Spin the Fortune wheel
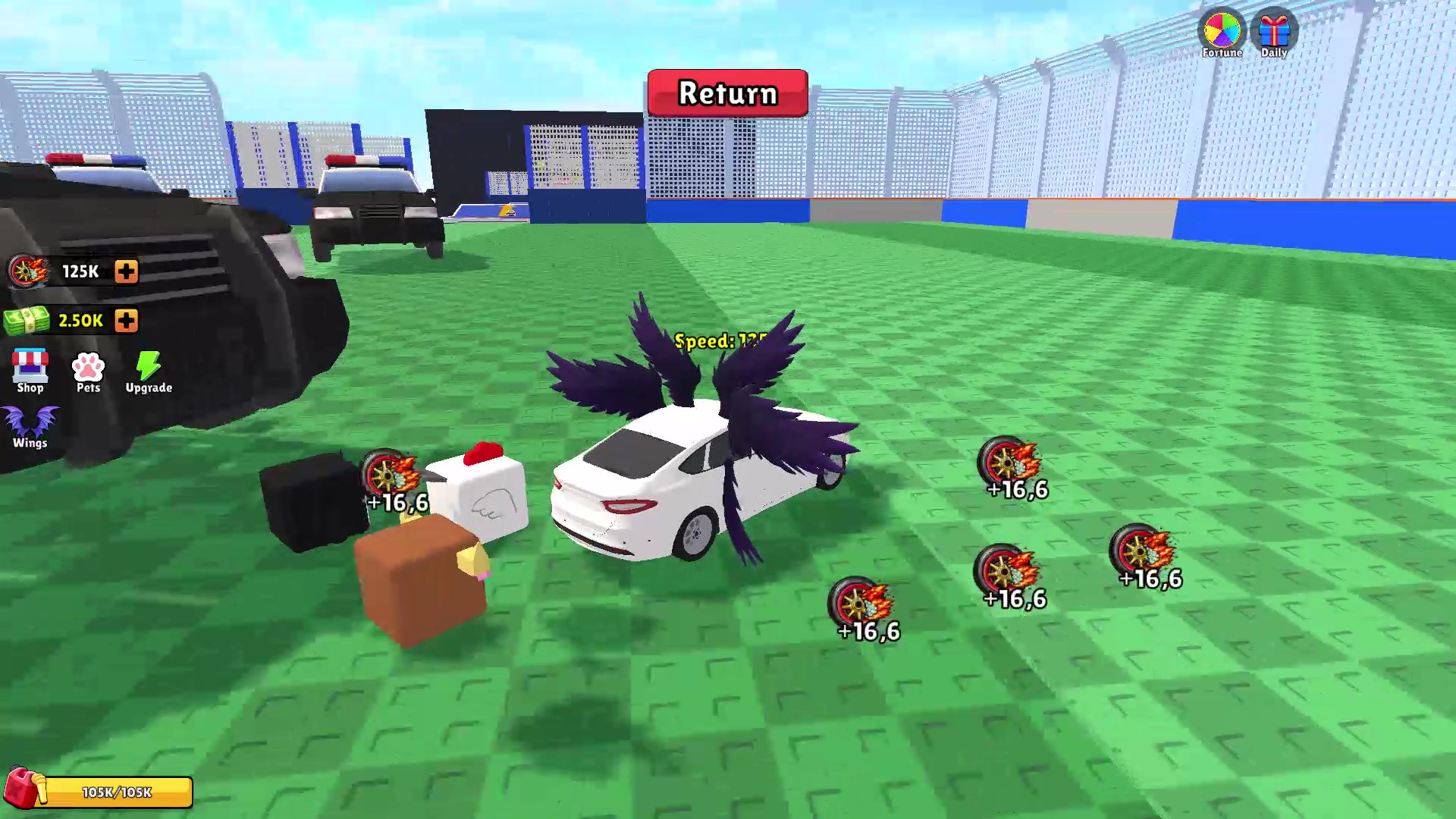The image size is (1456, 819). coord(1222,30)
